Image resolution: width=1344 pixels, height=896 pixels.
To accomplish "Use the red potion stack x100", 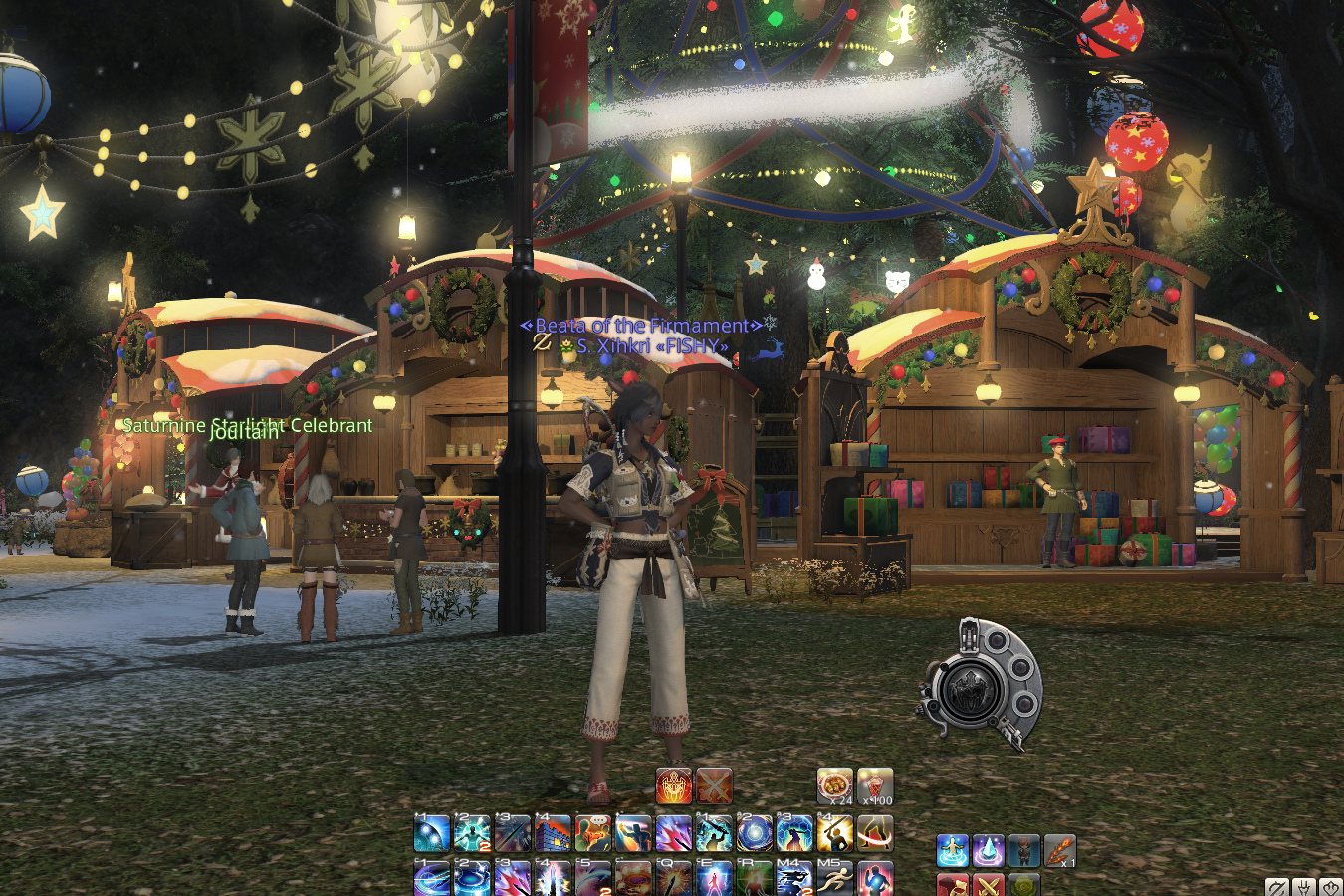I will 875,786.
